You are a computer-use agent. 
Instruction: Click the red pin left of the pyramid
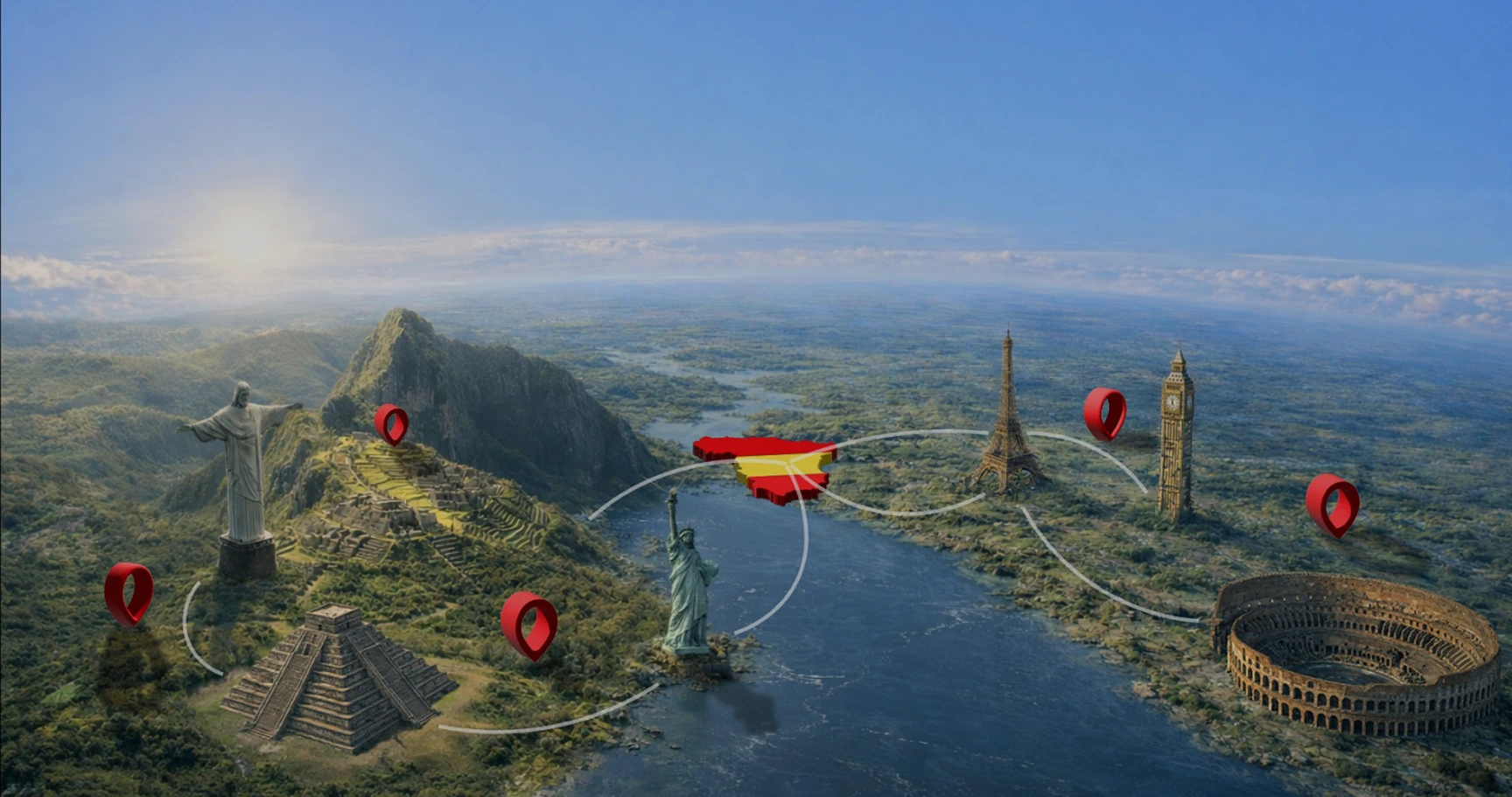pyautogui.click(x=129, y=591)
